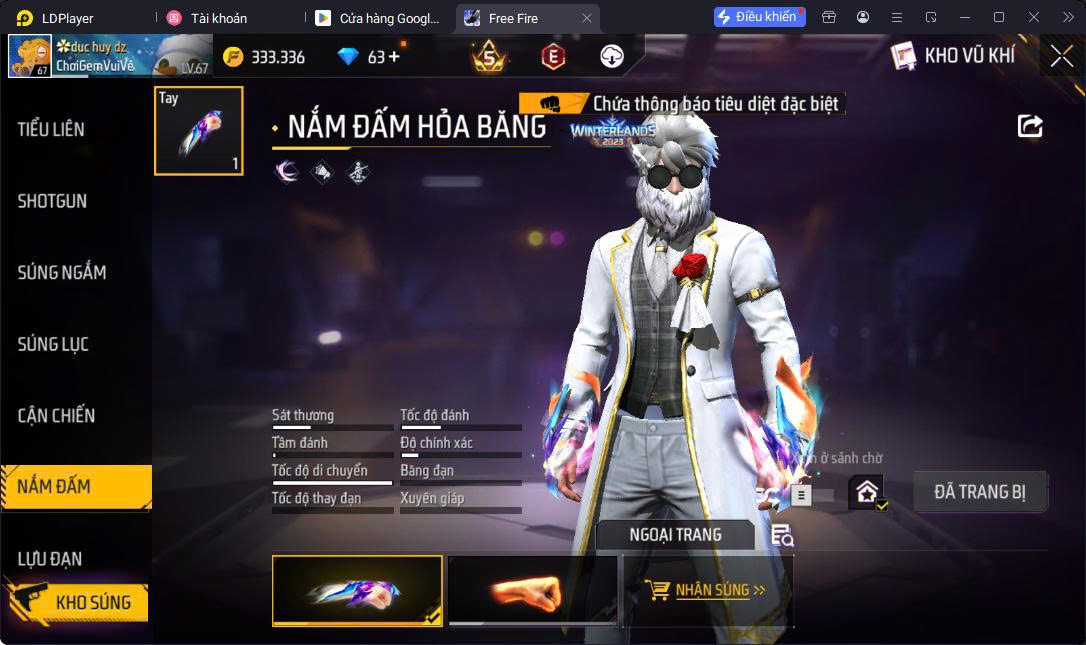Close the Kho Vũ Khí screen
Viewport: 1086px width, 645px height.
coord(1061,56)
